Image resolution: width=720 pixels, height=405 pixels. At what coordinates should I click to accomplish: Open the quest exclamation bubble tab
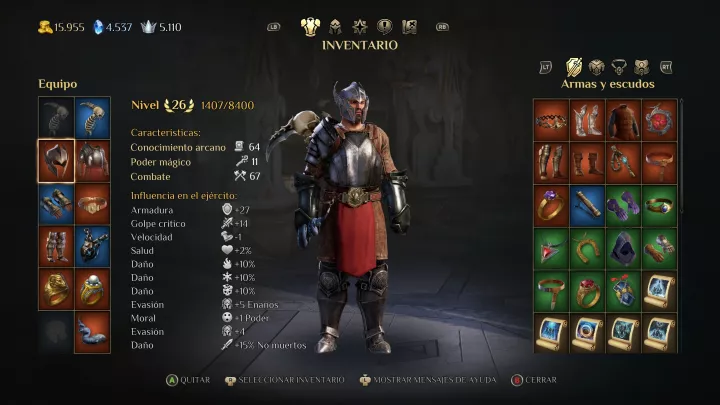click(x=385, y=27)
